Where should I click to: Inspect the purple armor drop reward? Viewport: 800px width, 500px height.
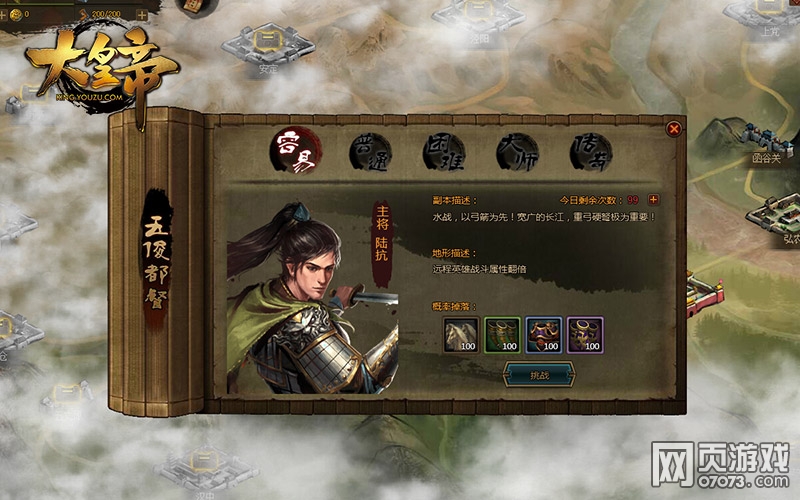tap(585, 335)
